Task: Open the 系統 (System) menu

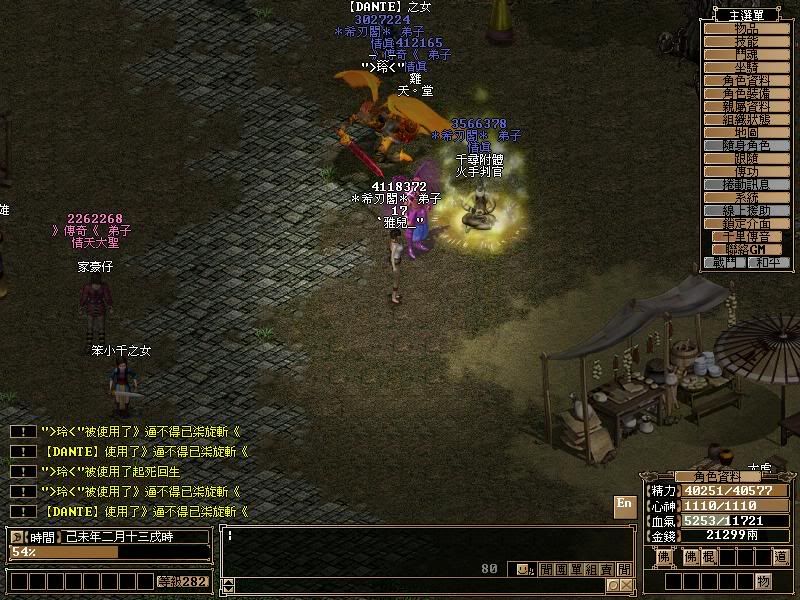Action: coord(747,197)
